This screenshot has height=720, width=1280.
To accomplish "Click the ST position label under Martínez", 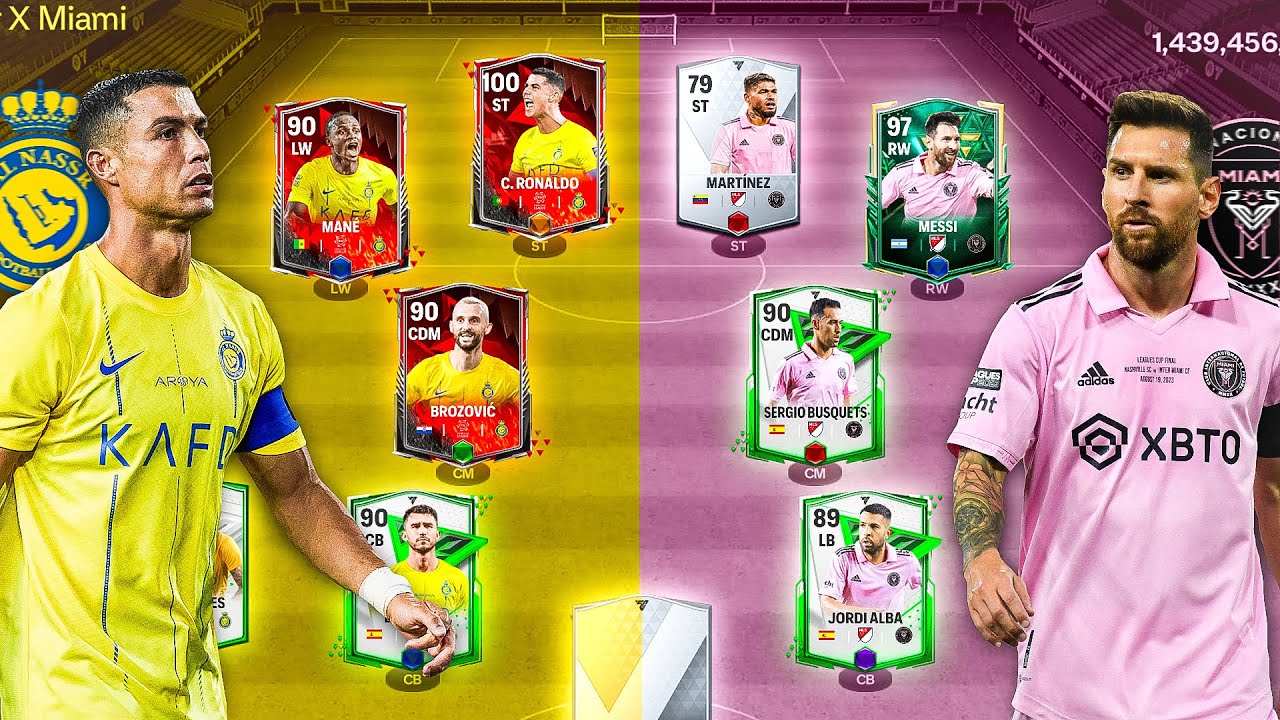I will point(739,243).
